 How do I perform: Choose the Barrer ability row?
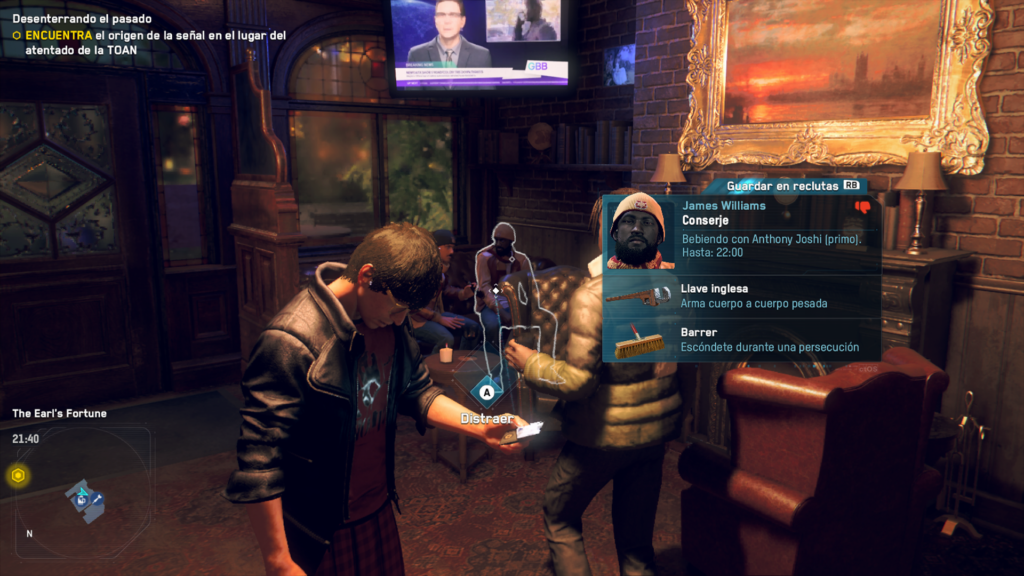(742, 340)
